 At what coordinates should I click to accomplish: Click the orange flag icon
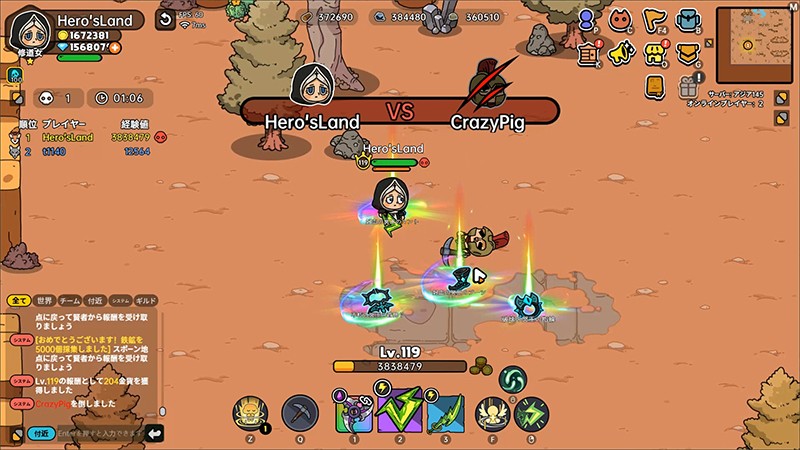[654, 20]
